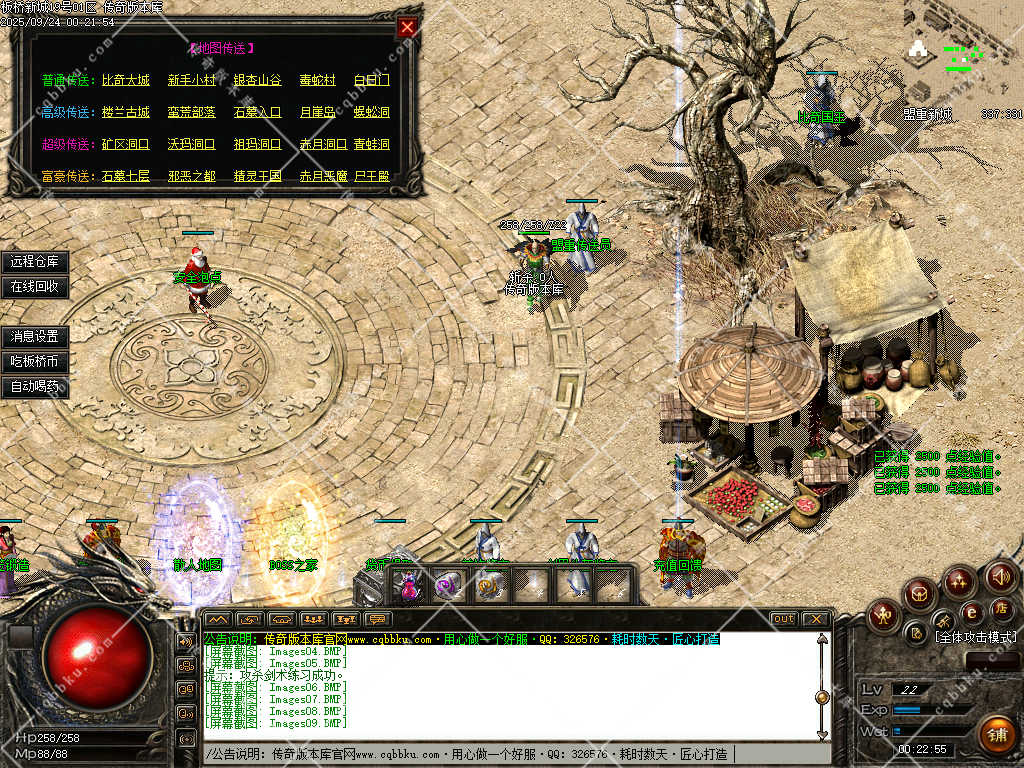Screen dimensions: 1024x768
Task: Select 沃玛洞口 destination
Action: [x=191, y=144]
